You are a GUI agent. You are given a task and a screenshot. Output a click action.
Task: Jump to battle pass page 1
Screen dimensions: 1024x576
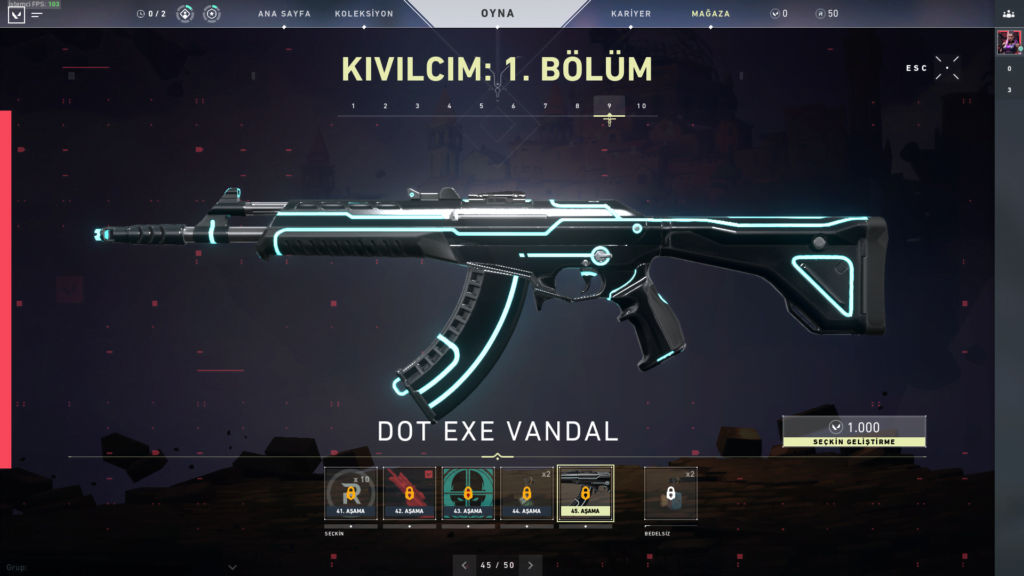[353, 106]
